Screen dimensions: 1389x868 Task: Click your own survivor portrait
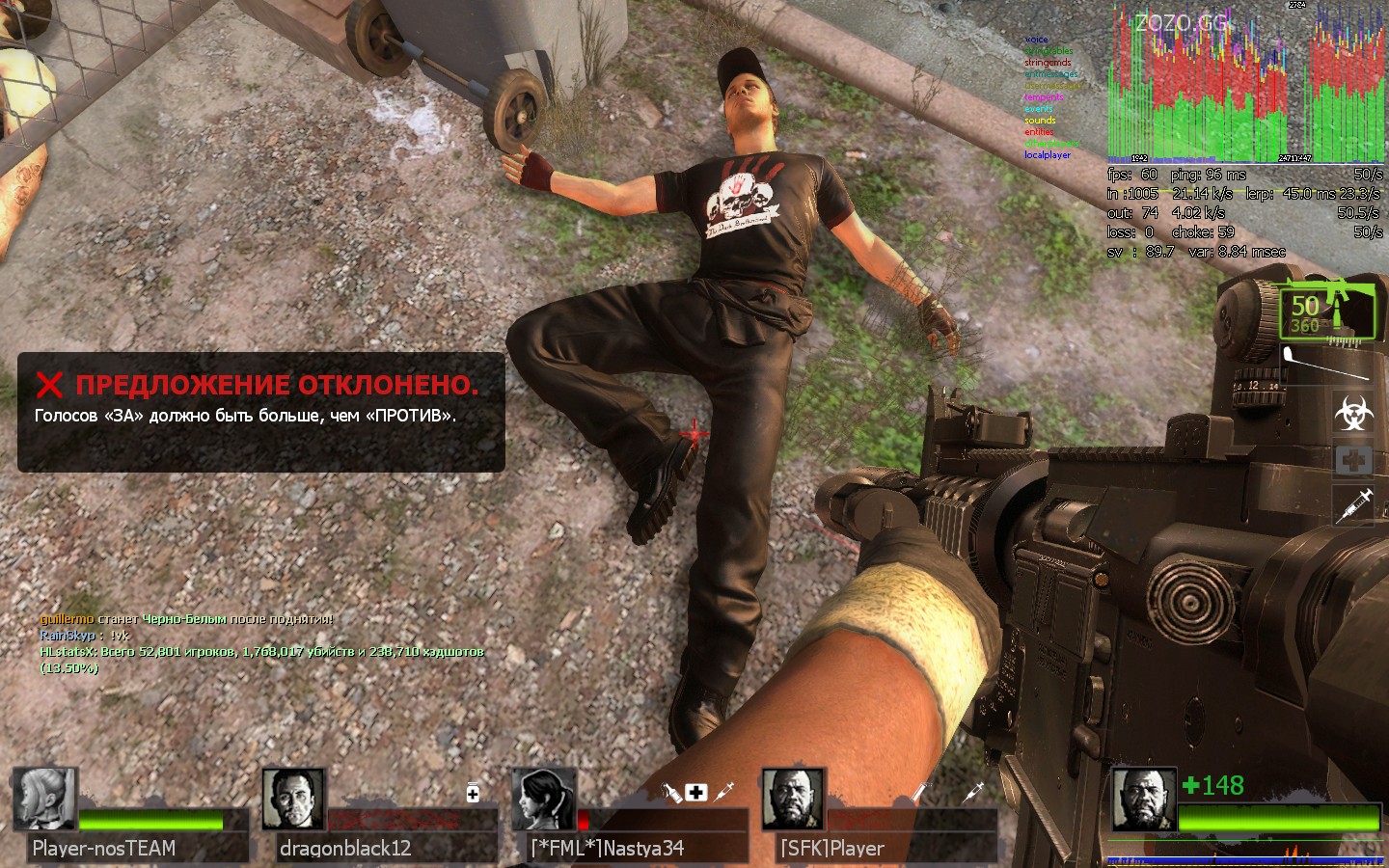click(1143, 800)
